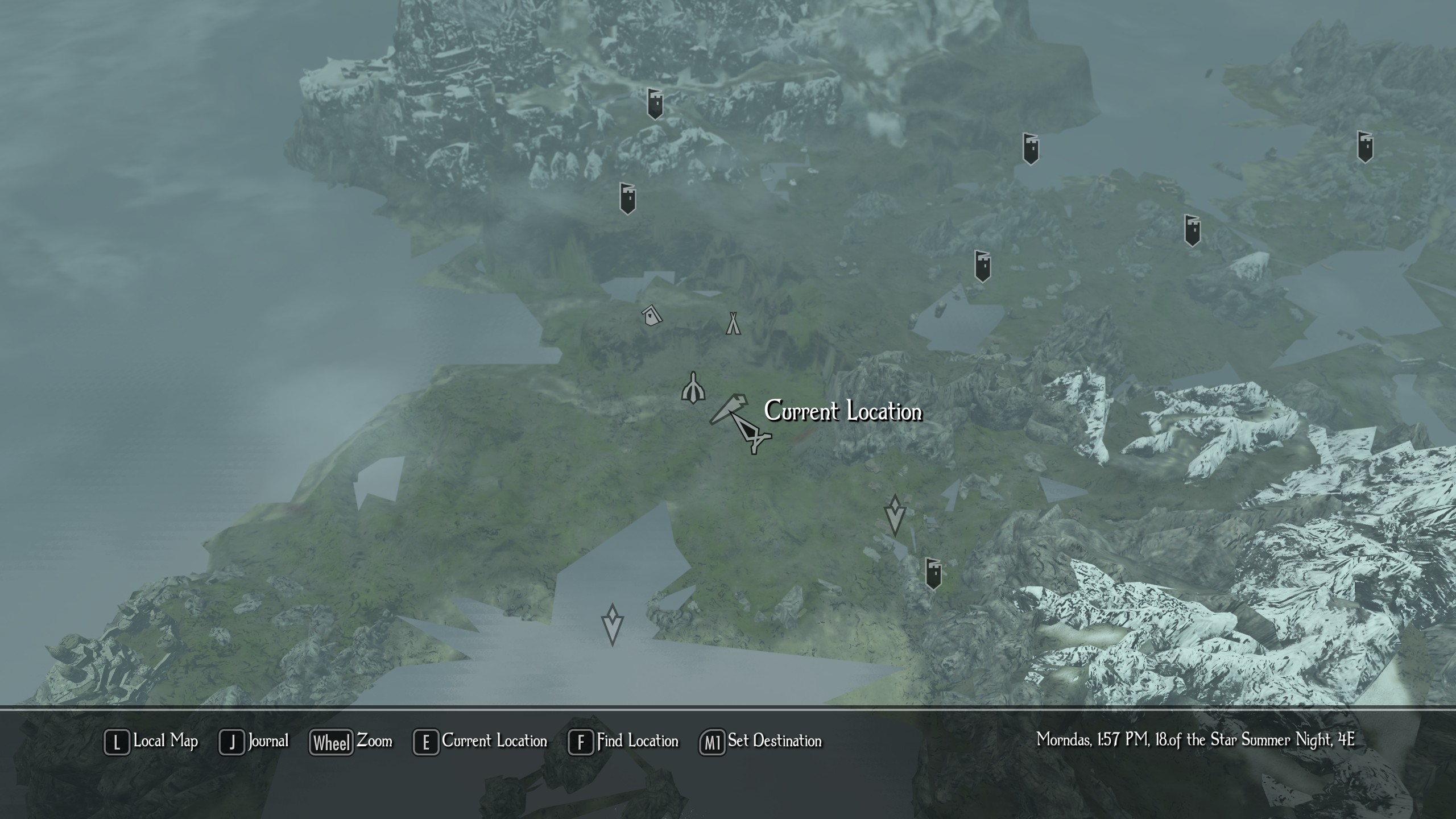1456x819 pixels.
Task: Select the tent camp map marker
Action: click(x=733, y=323)
